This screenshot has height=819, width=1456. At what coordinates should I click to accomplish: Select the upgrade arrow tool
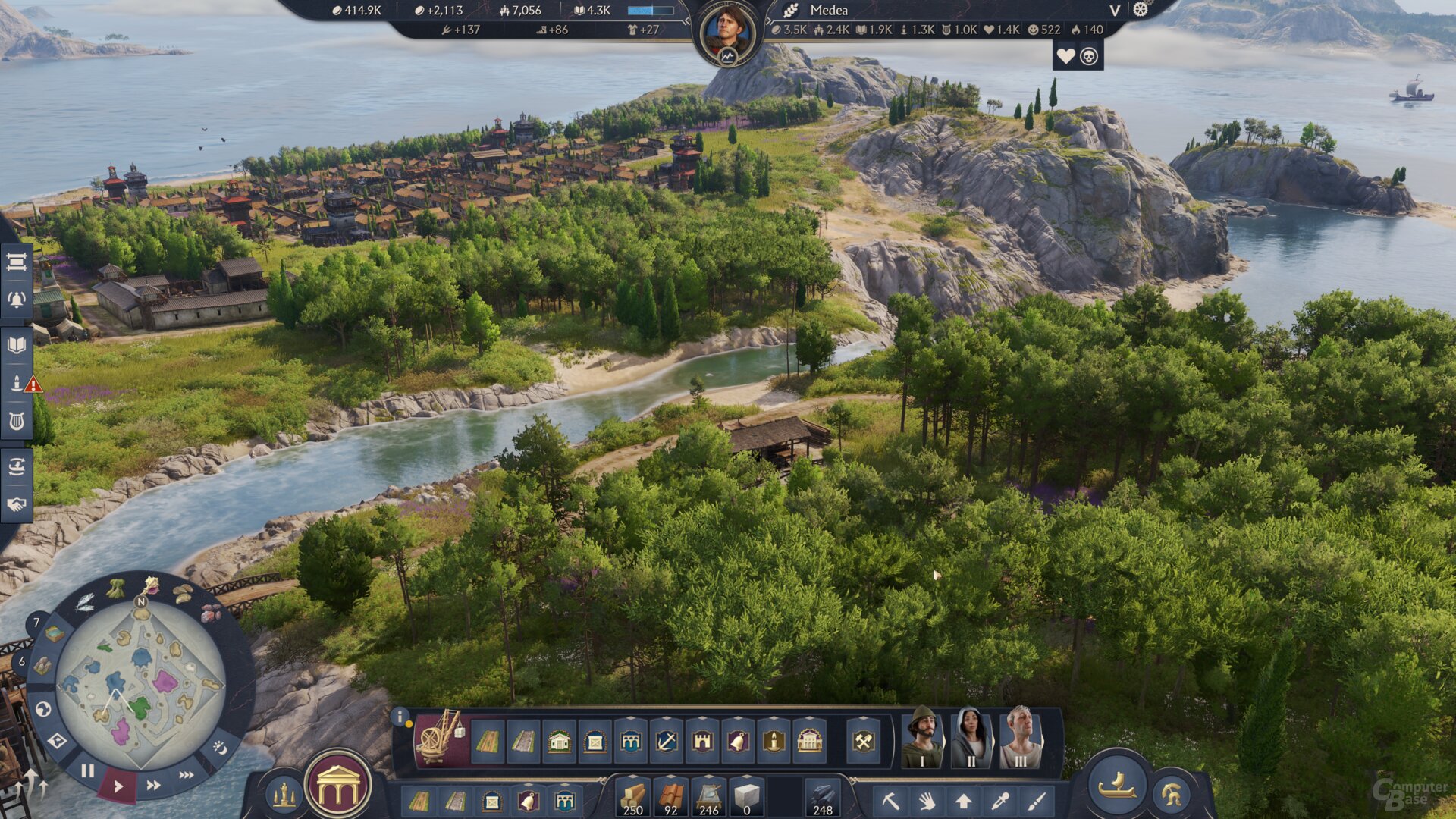(964, 802)
